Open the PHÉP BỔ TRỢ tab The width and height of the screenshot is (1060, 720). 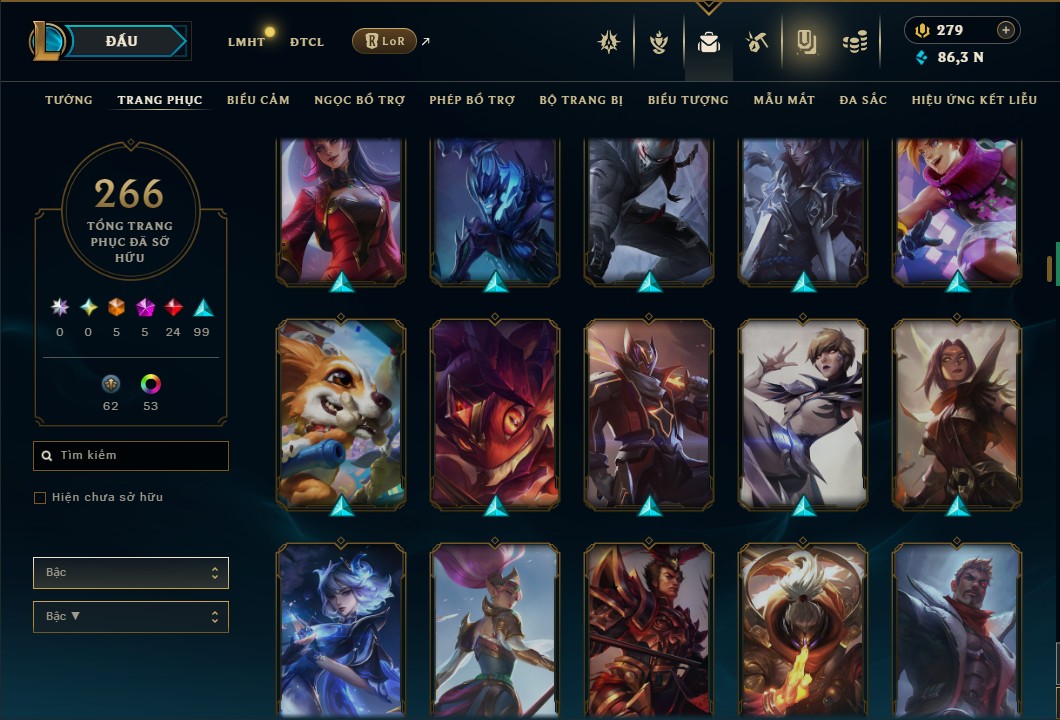472,100
